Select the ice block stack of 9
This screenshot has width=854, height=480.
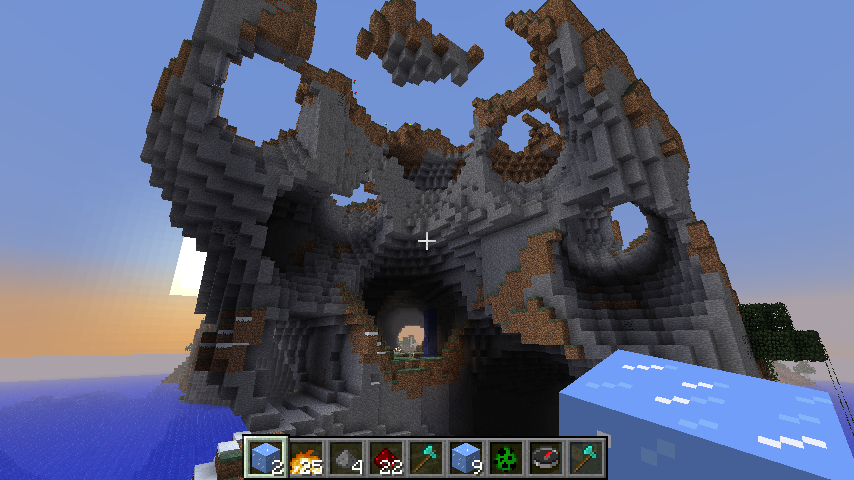click(467, 458)
